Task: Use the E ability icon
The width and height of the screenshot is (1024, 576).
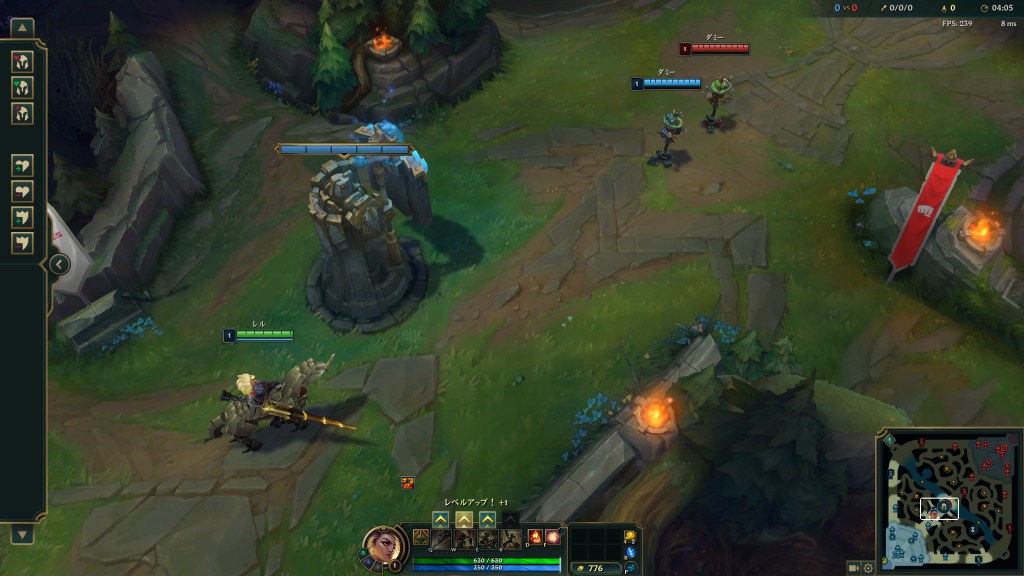Action: [x=487, y=539]
